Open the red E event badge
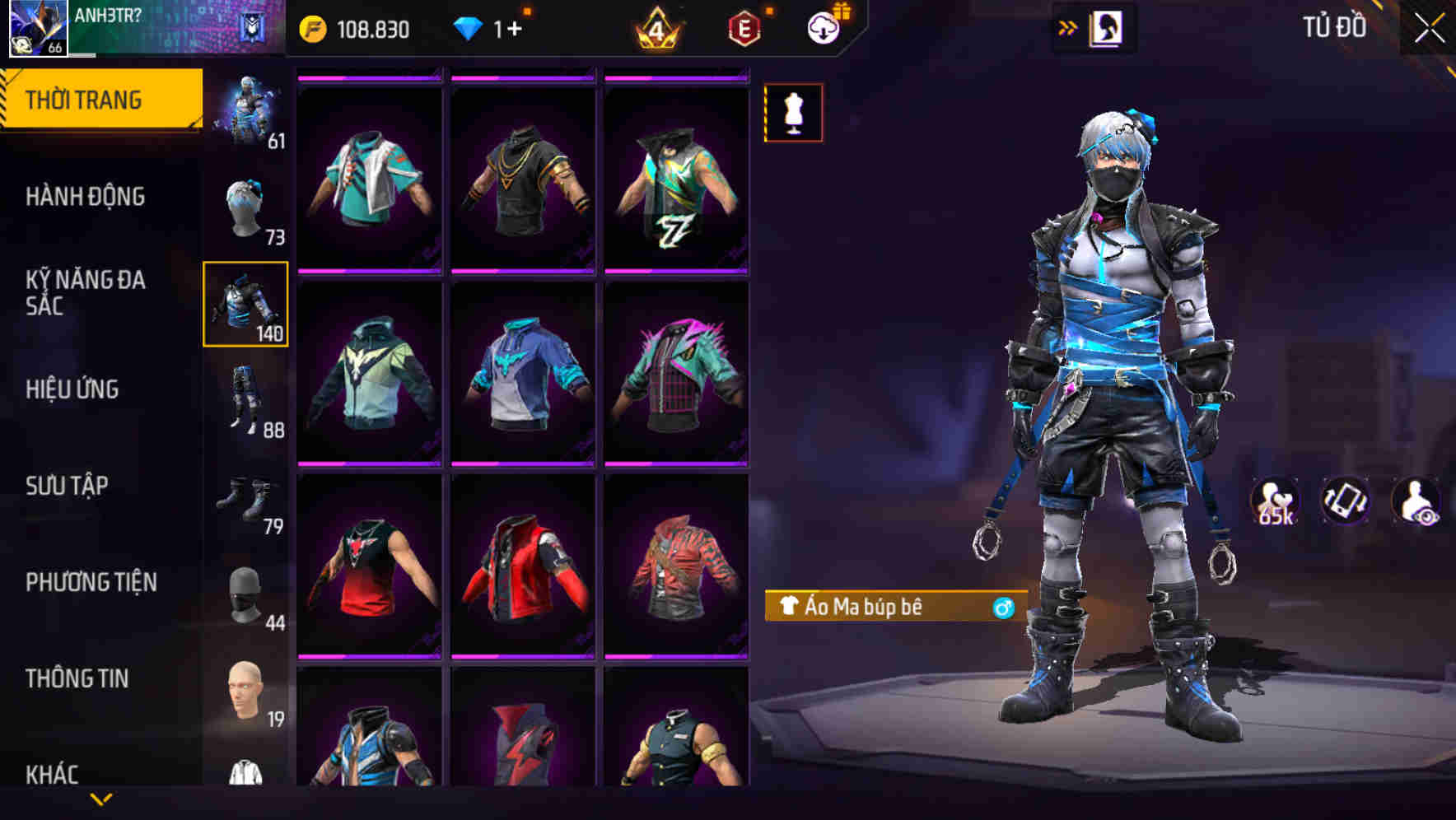The image size is (1456, 820). click(742, 27)
